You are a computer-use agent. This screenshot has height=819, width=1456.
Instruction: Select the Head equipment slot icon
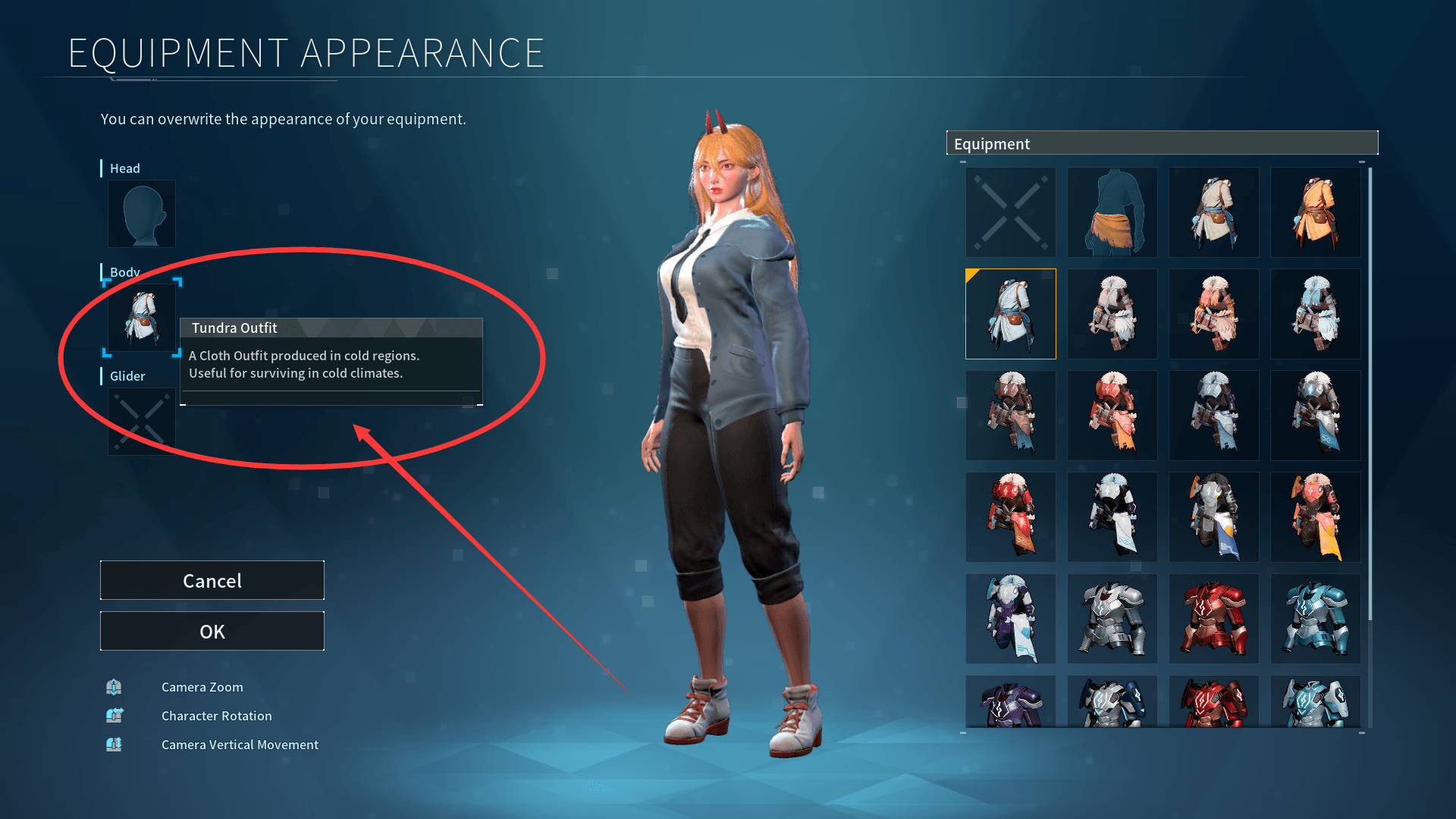click(141, 214)
